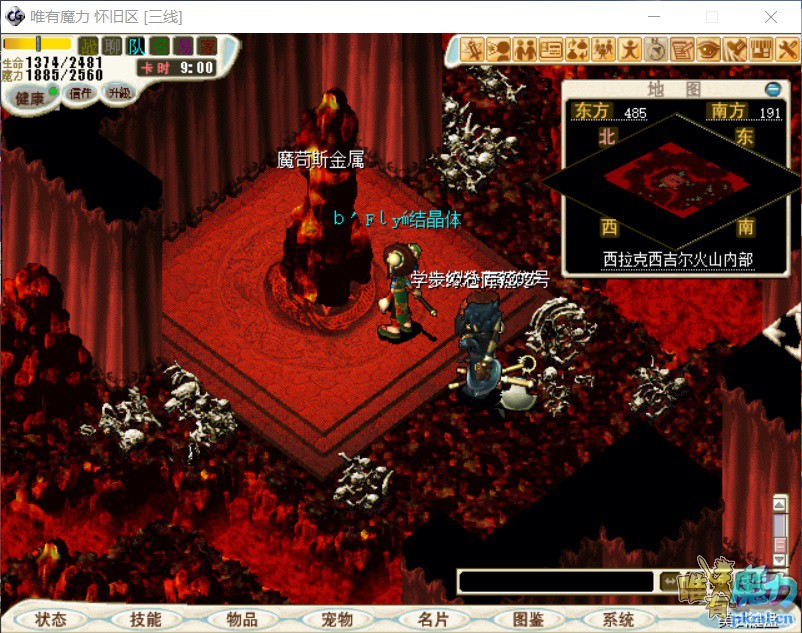Open the 状态 status menu

pyautogui.click(x=50, y=619)
